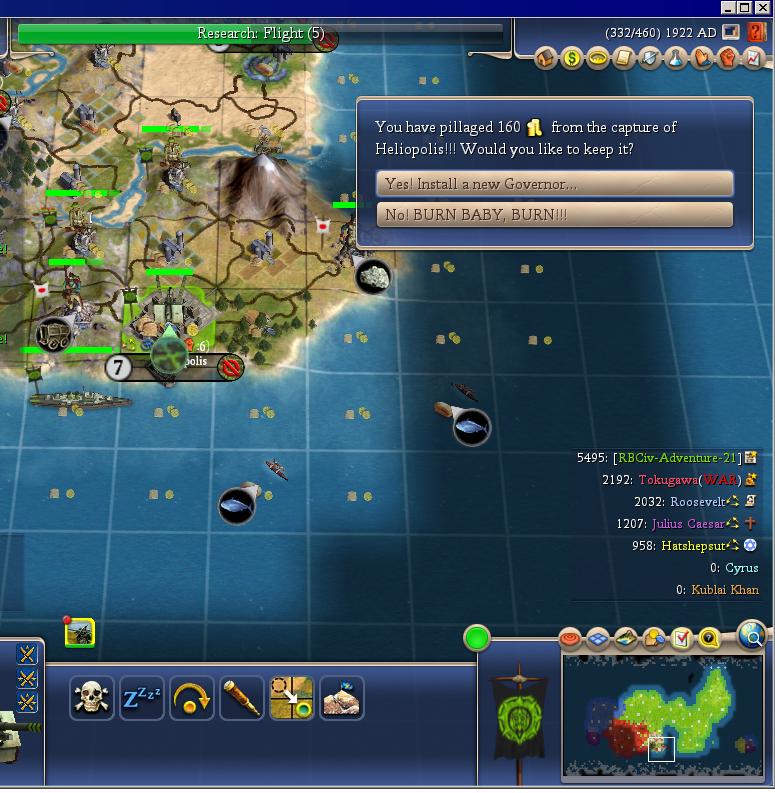Open the globe view magnifier button
The image size is (775, 793).
coord(752,634)
